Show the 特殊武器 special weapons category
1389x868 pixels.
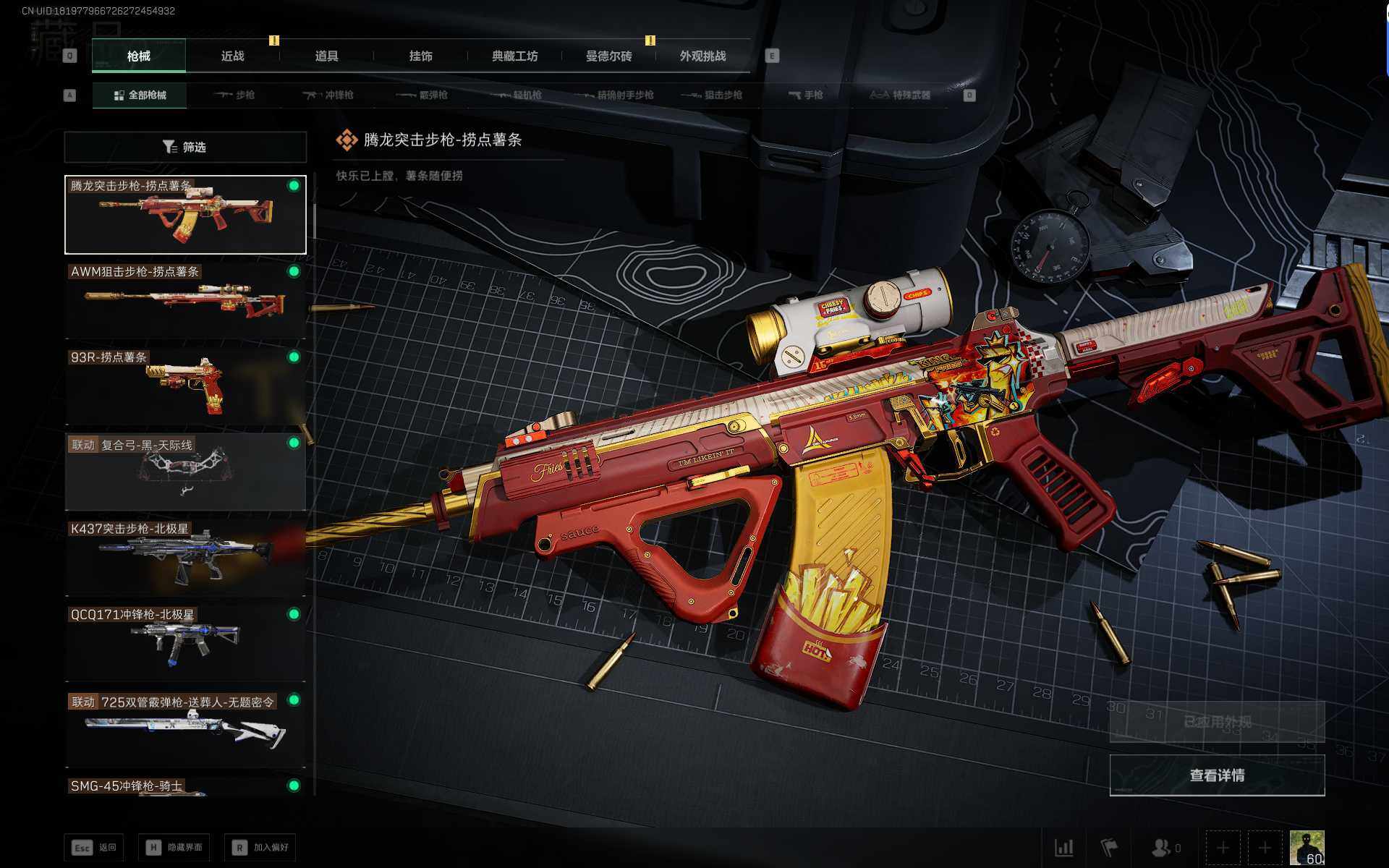tap(901, 95)
